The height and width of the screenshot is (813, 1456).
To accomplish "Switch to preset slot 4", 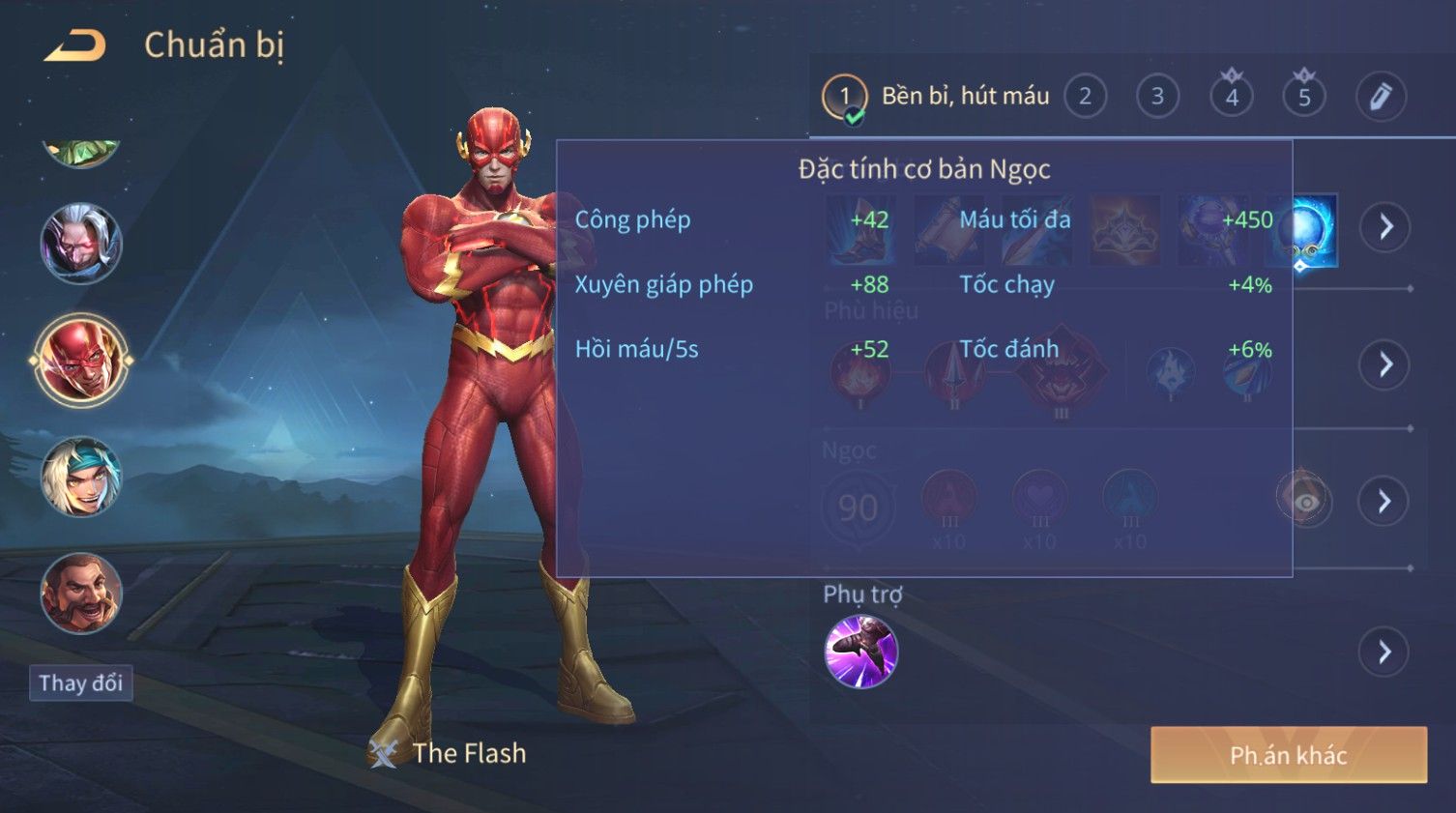I will click(1231, 97).
